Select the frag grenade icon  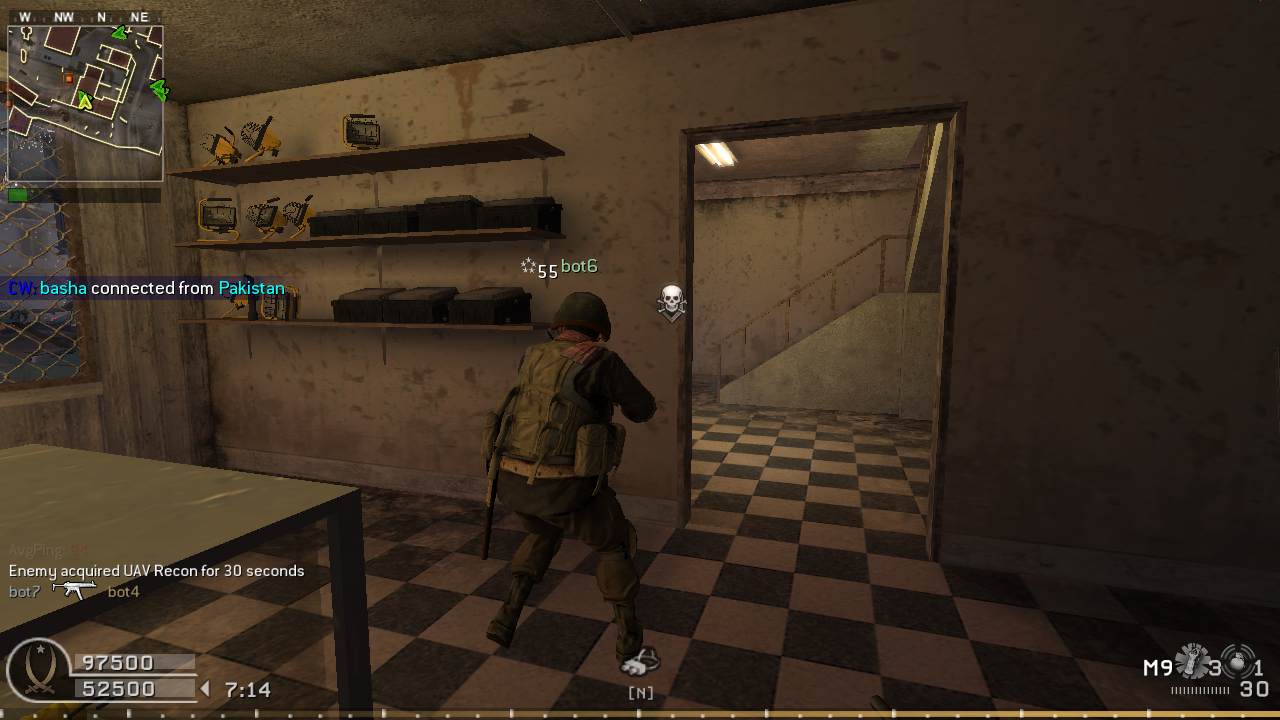pyautogui.click(x=1239, y=663)
